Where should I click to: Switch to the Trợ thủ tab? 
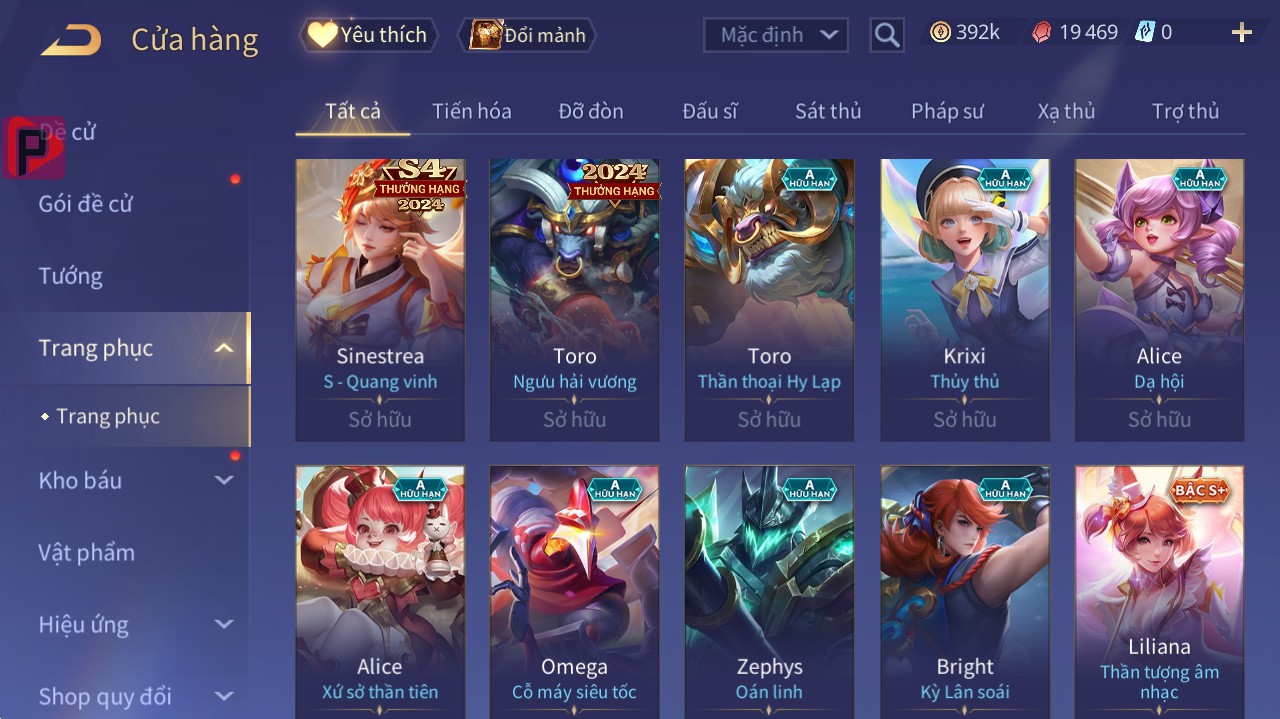coord(1185,111)
